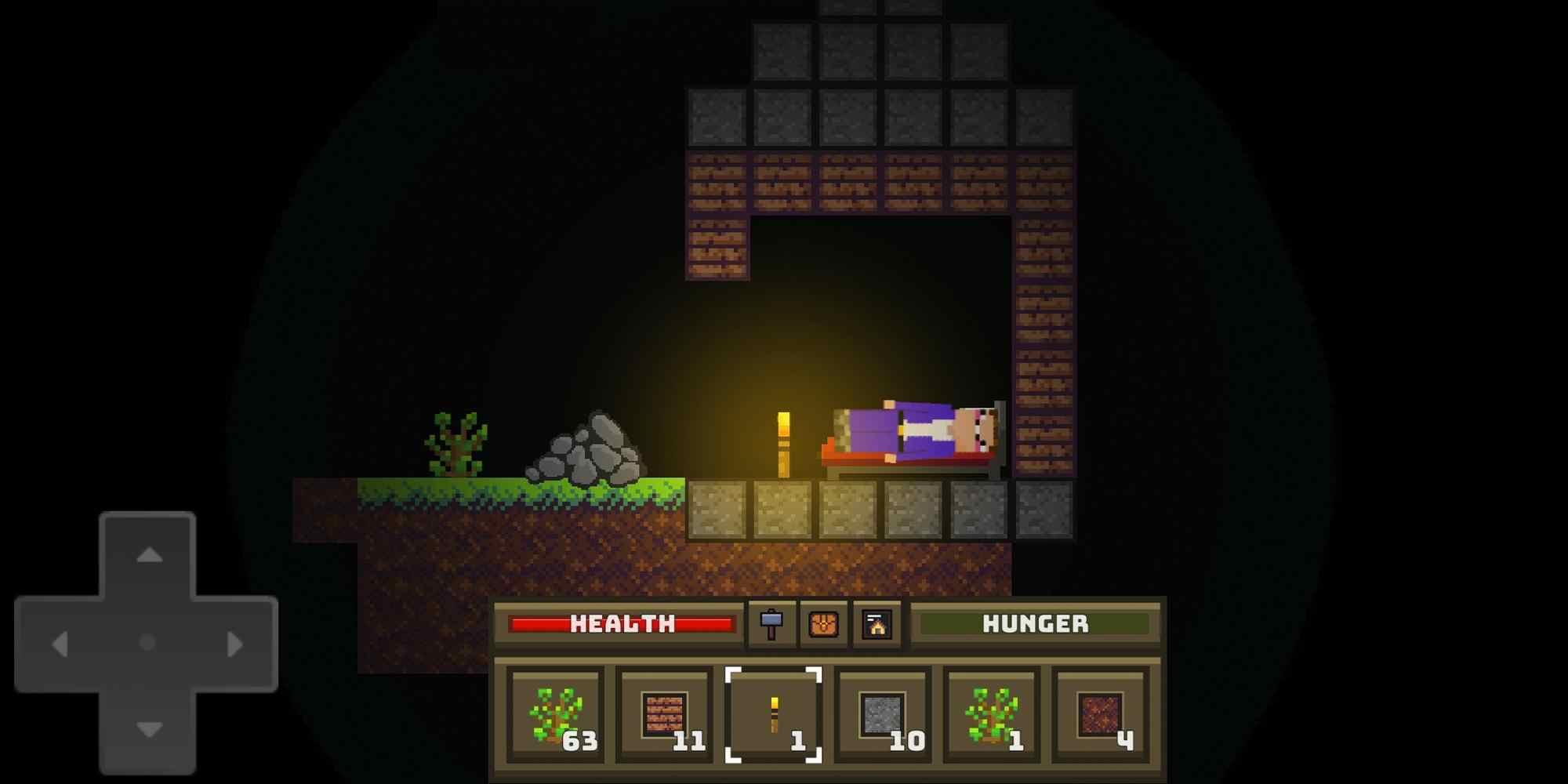Select the sapling slot holding 63
Screen dimensions: 1568x784
point(556,714)
